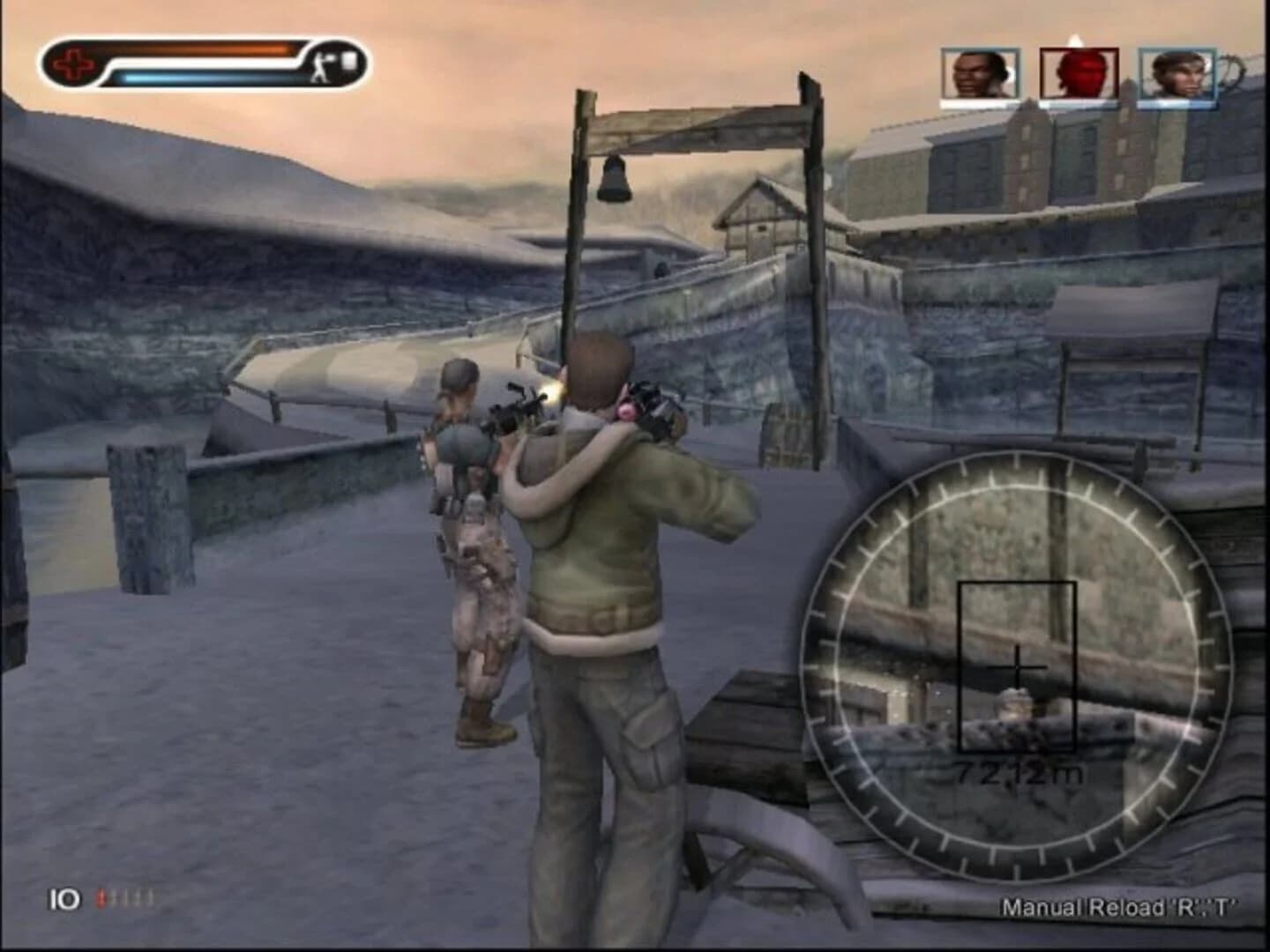Select the crosshair reticle inside the sniper scope
The height and width of the screenshot is (952, 1270).
coord(1018,667)
